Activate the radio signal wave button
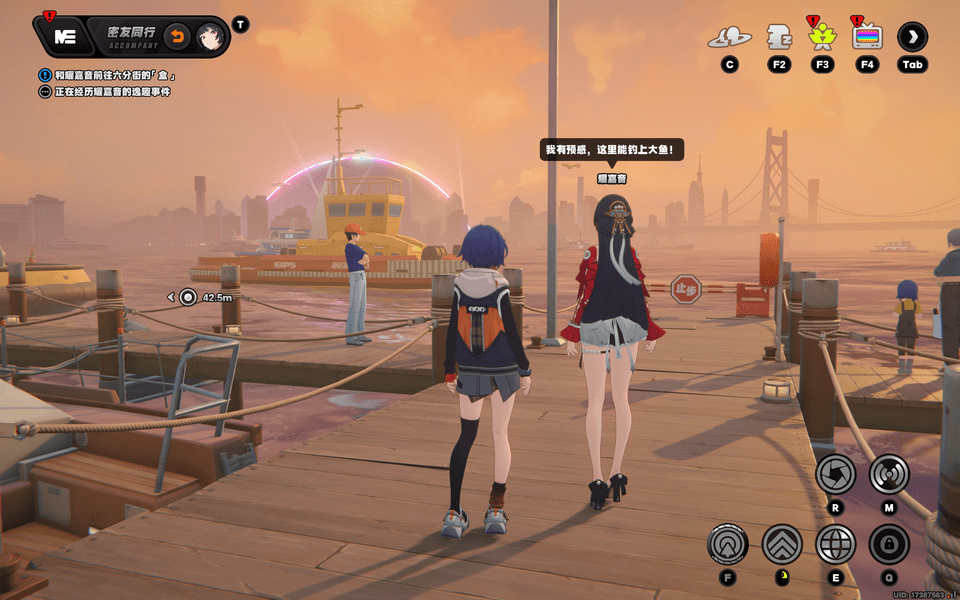This screenshot has height=600, width=960. 888,474
